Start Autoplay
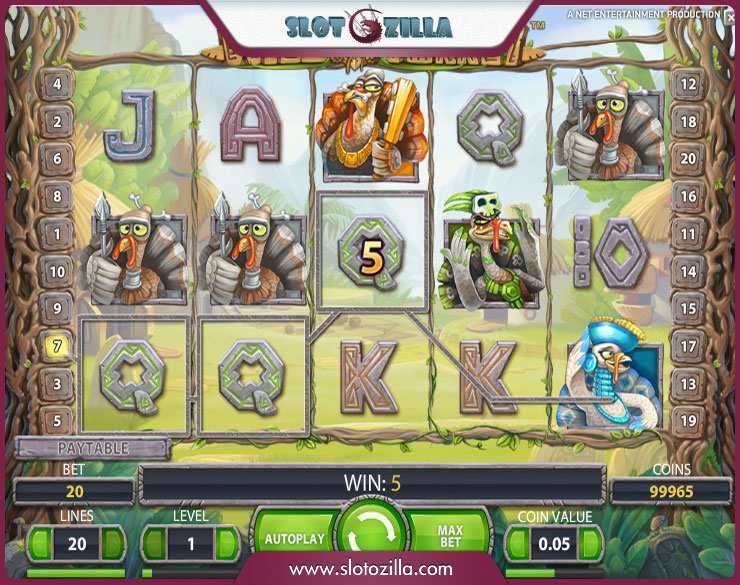The image size is (740, 585). pos(295,538)
